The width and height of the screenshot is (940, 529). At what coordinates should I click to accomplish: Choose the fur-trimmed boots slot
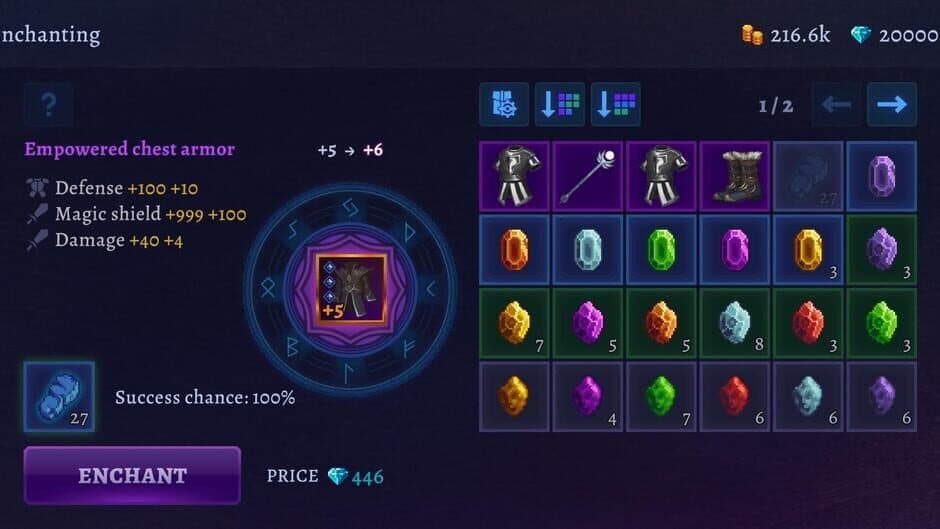[x=734, y=175]
